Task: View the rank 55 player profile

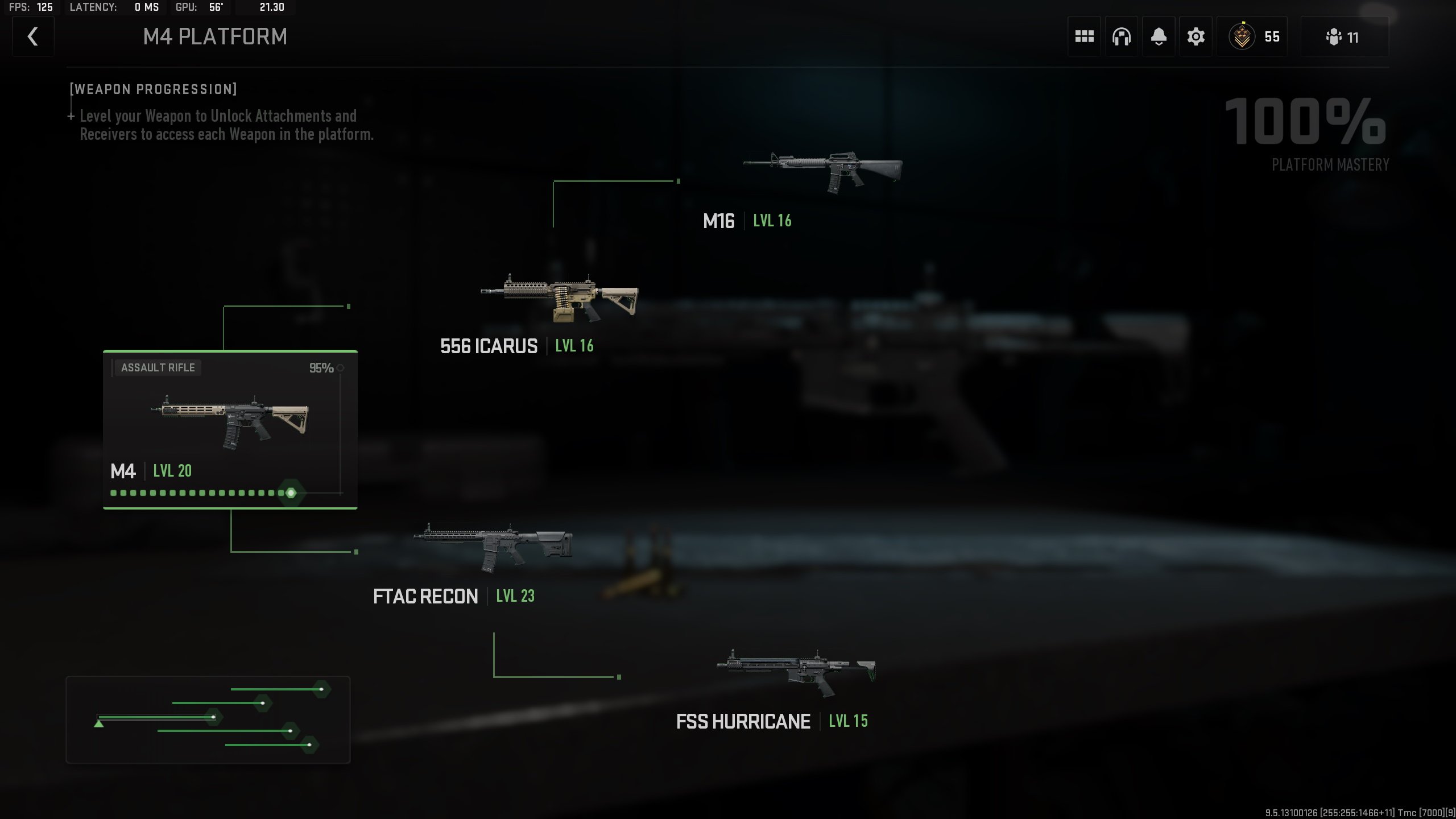Action: click(1252, 37)
